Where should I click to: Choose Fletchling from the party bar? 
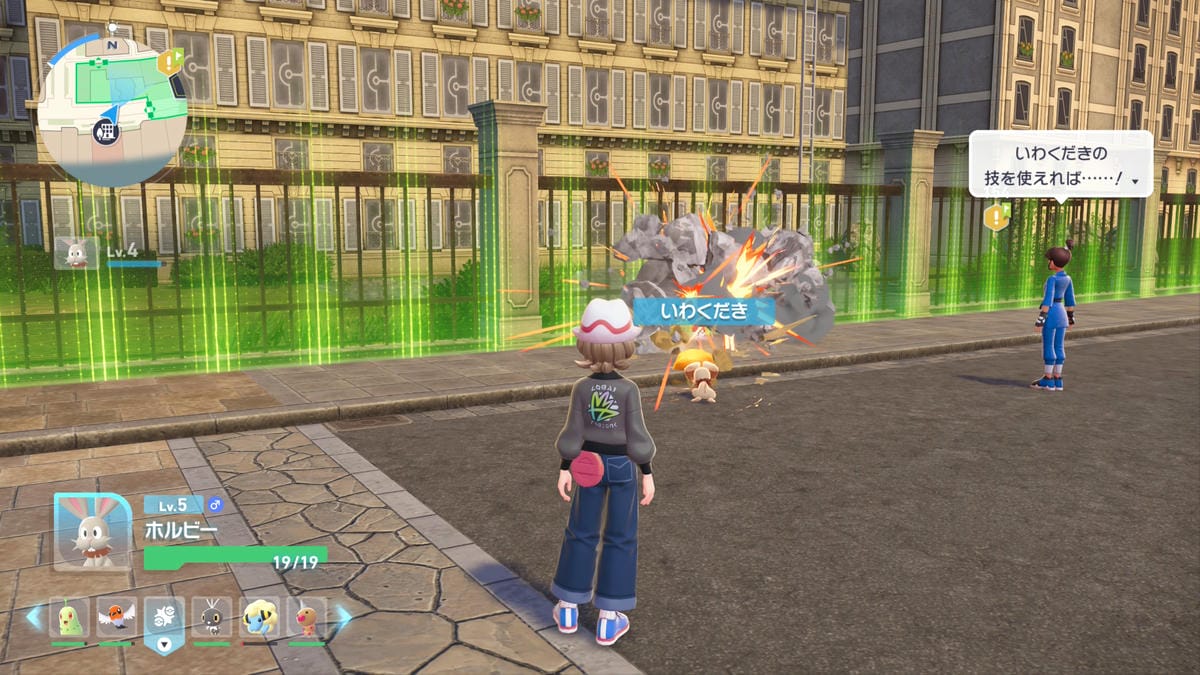(117, 618)
